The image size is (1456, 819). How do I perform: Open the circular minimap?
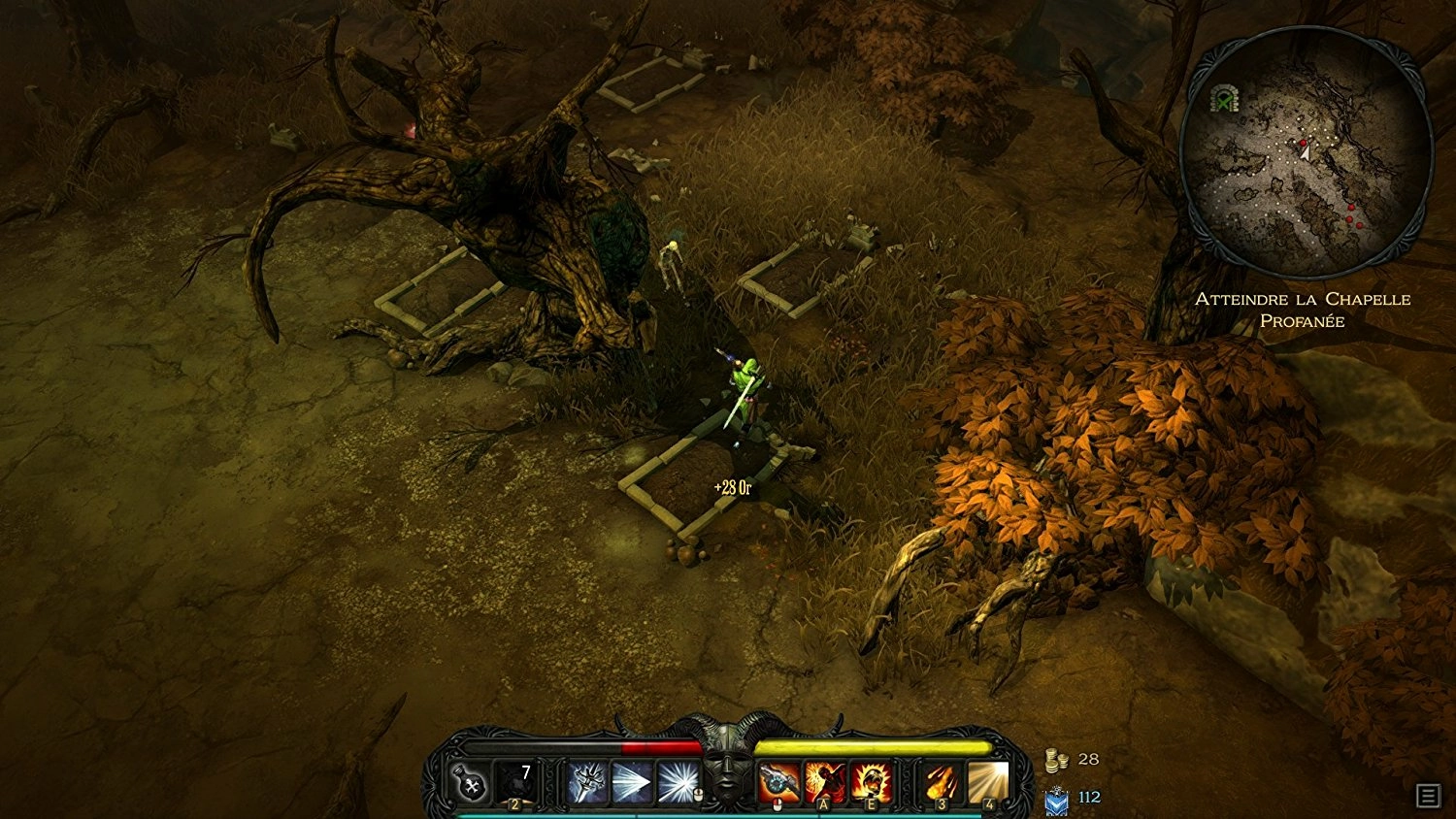point(1306,153)
